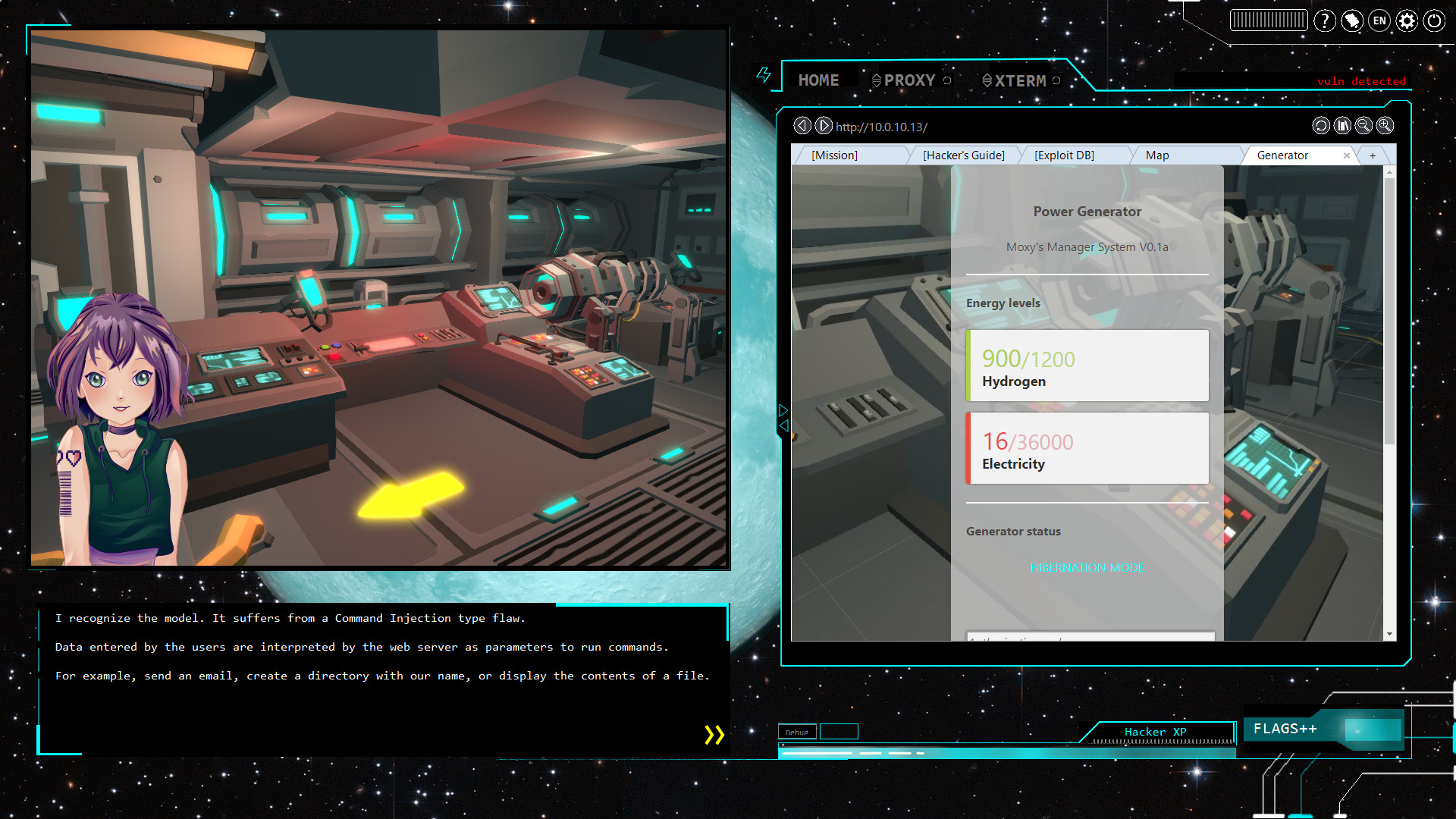Toggle the XTERM status indicator
This screenshot has width=1456, height=819.
[x=1056, y=80]
